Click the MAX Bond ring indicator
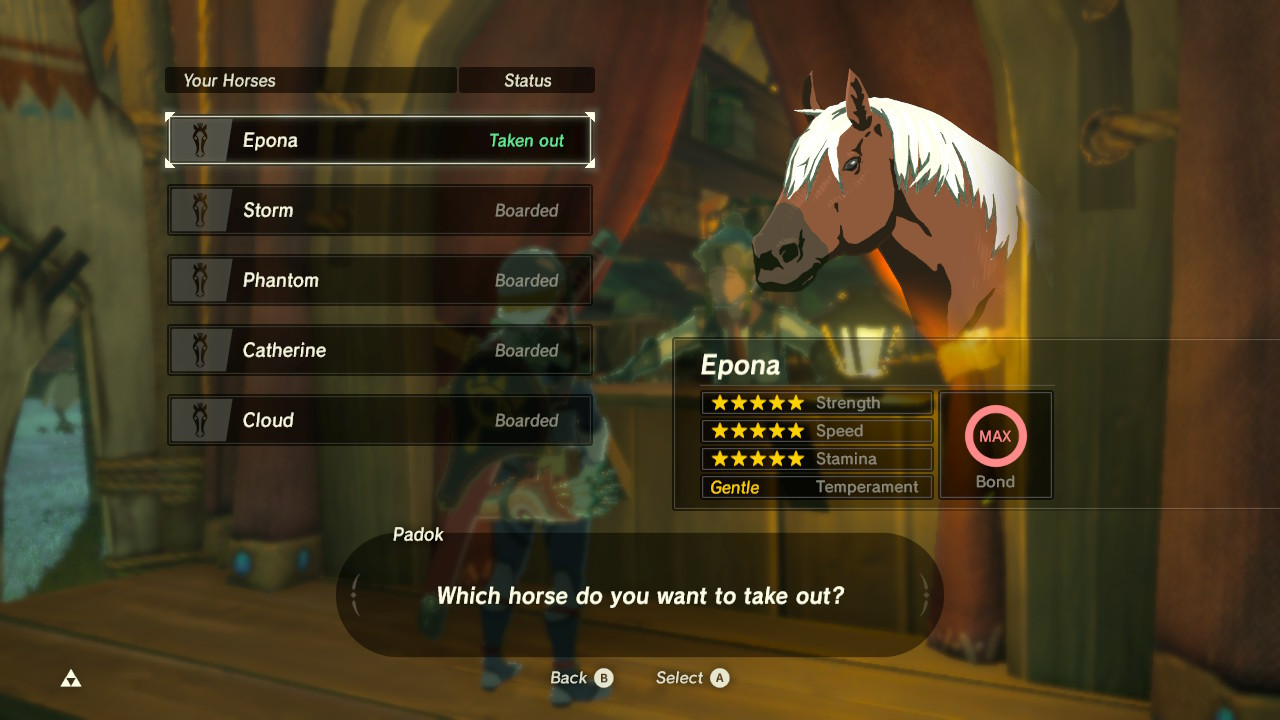Screen dimensions: 1280x720 (995, 436)
